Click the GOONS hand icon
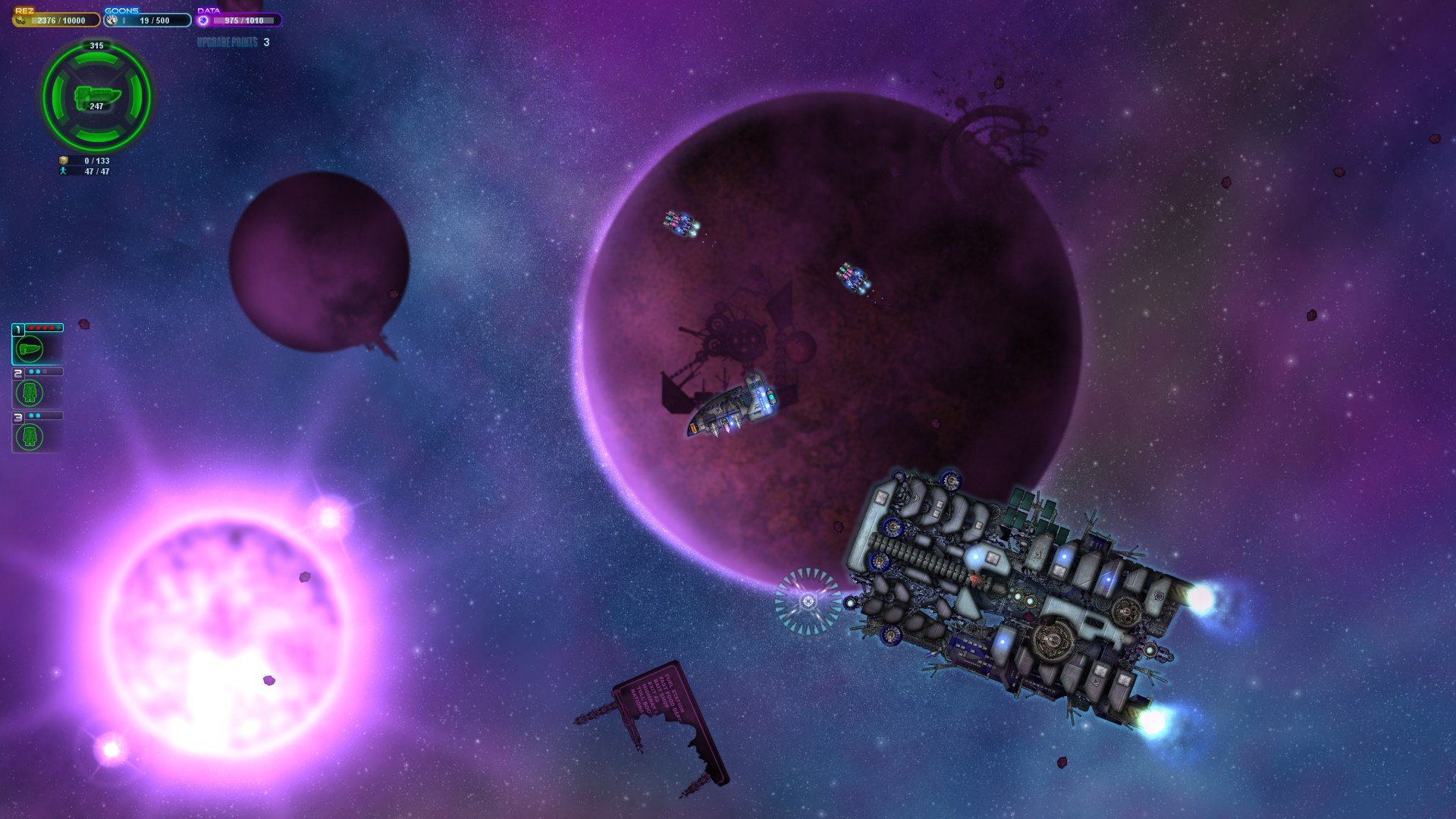The height and width of the screenshot is (819, 1456). 111,20
